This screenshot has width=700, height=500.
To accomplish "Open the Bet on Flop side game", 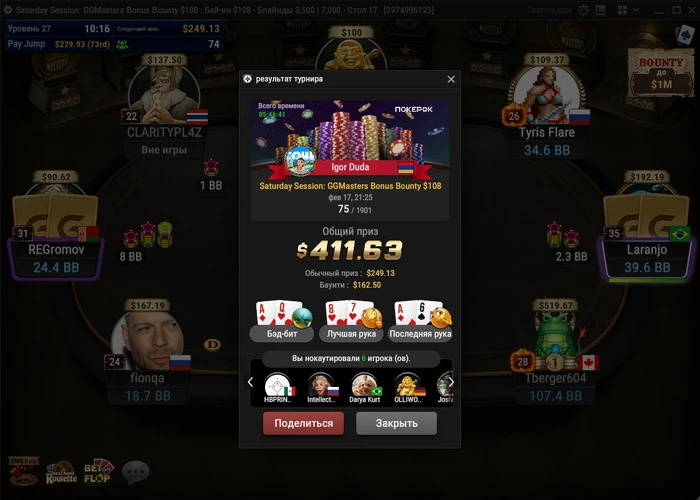I will pyautogui.click(x=99, y=472).
